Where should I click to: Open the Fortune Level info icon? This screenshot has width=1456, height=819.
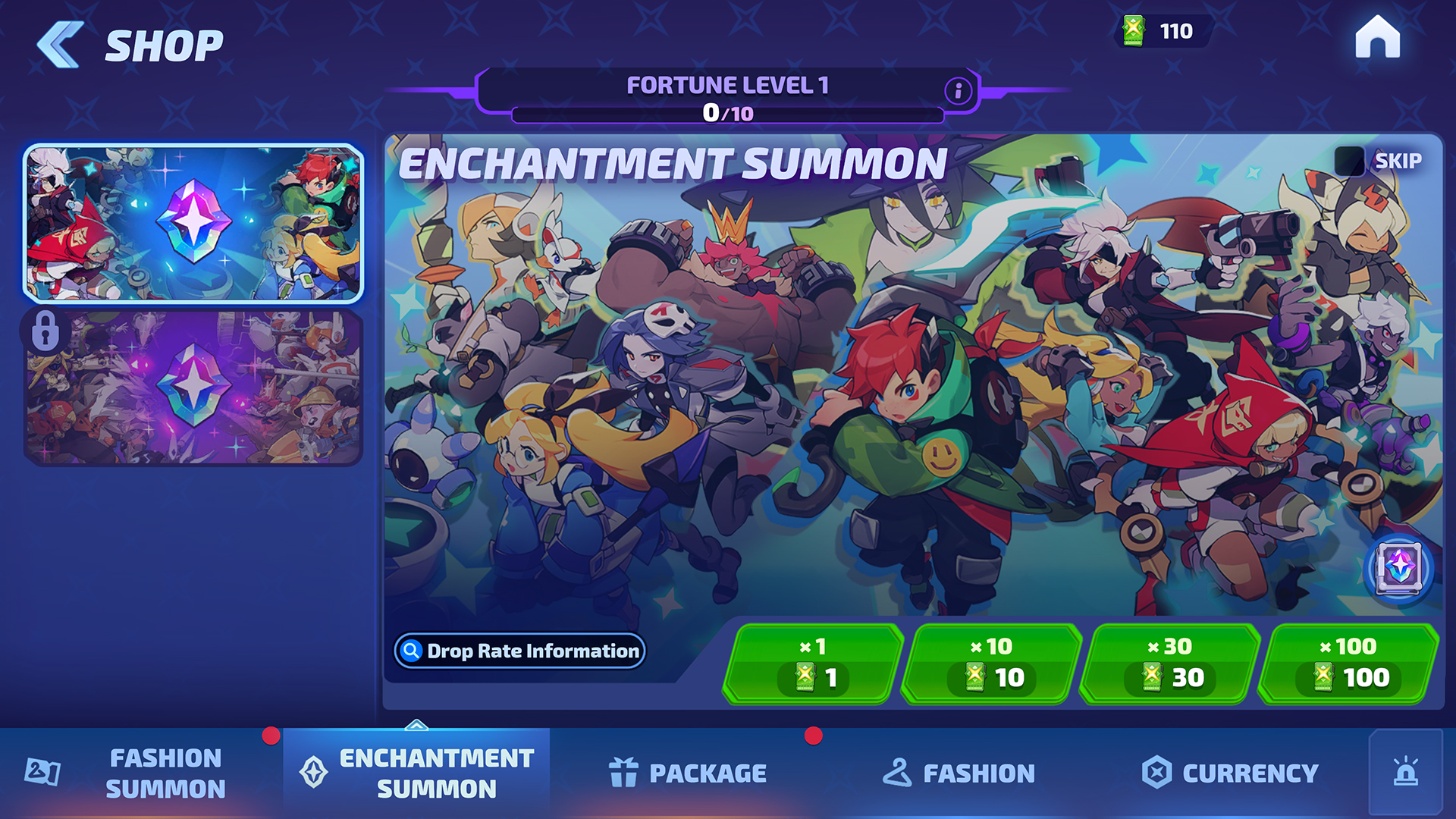(957, 89)
